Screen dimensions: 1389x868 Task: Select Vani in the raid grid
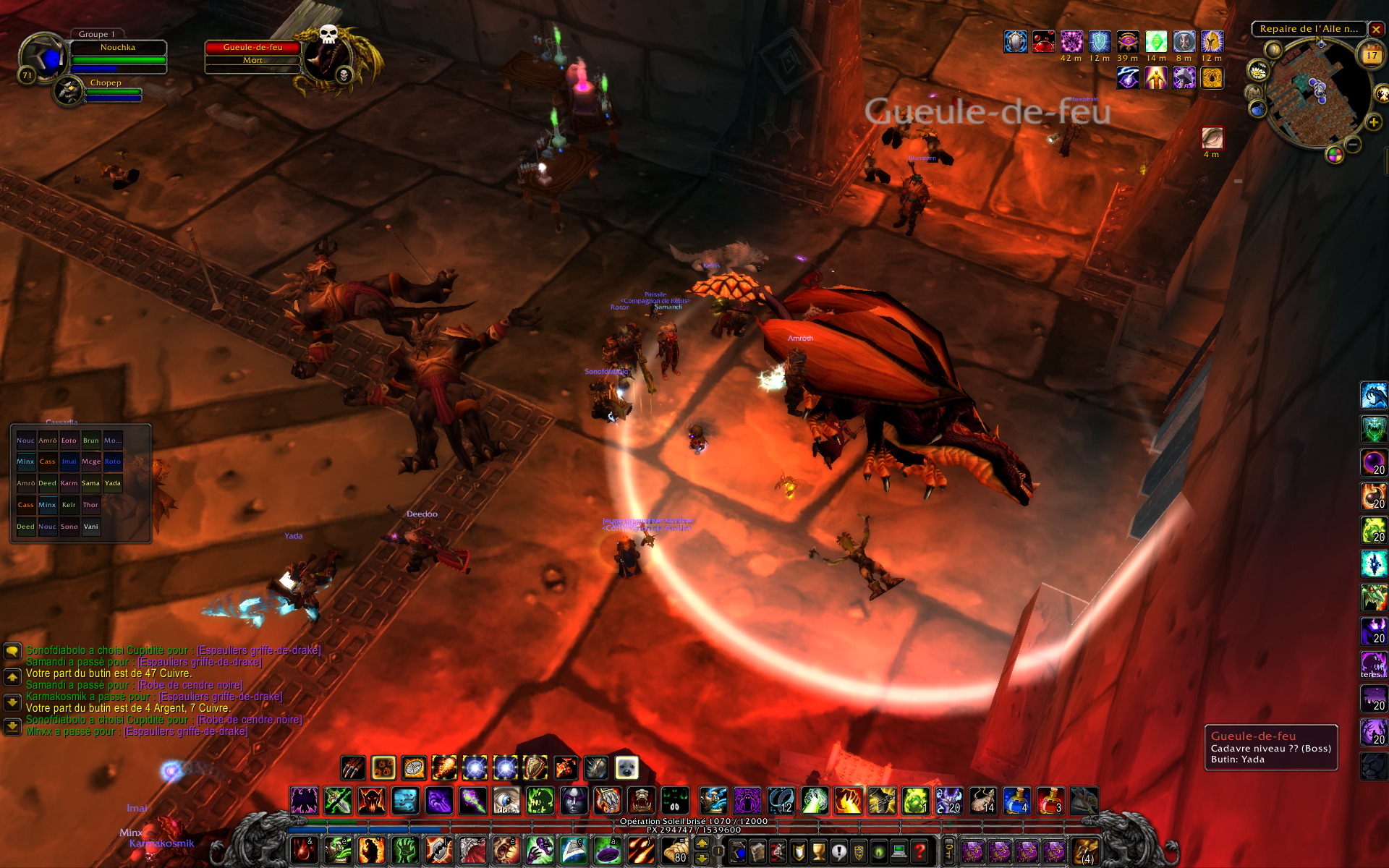click(91, 527)
